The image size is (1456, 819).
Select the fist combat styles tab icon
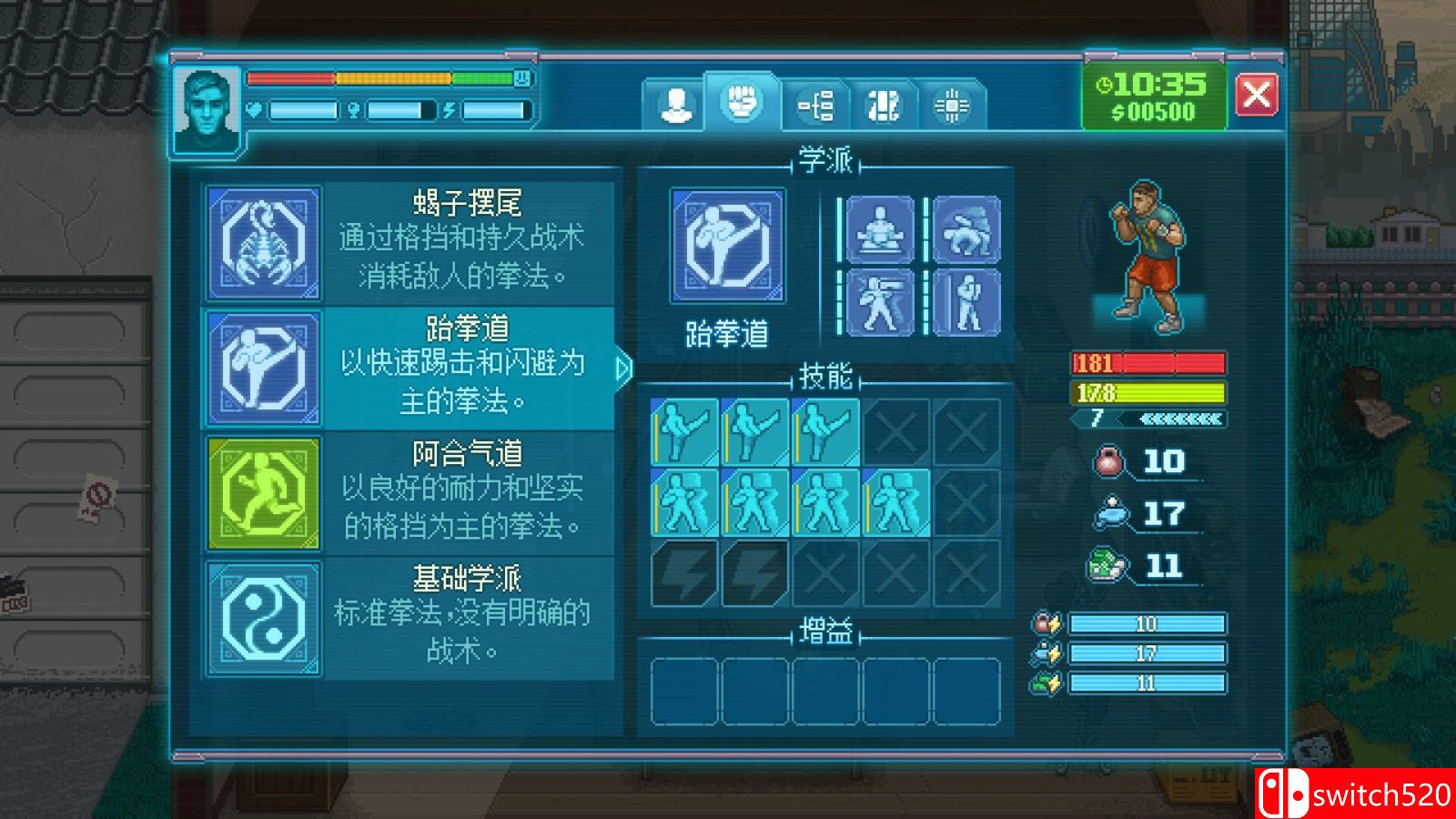[x=744, y=100]
